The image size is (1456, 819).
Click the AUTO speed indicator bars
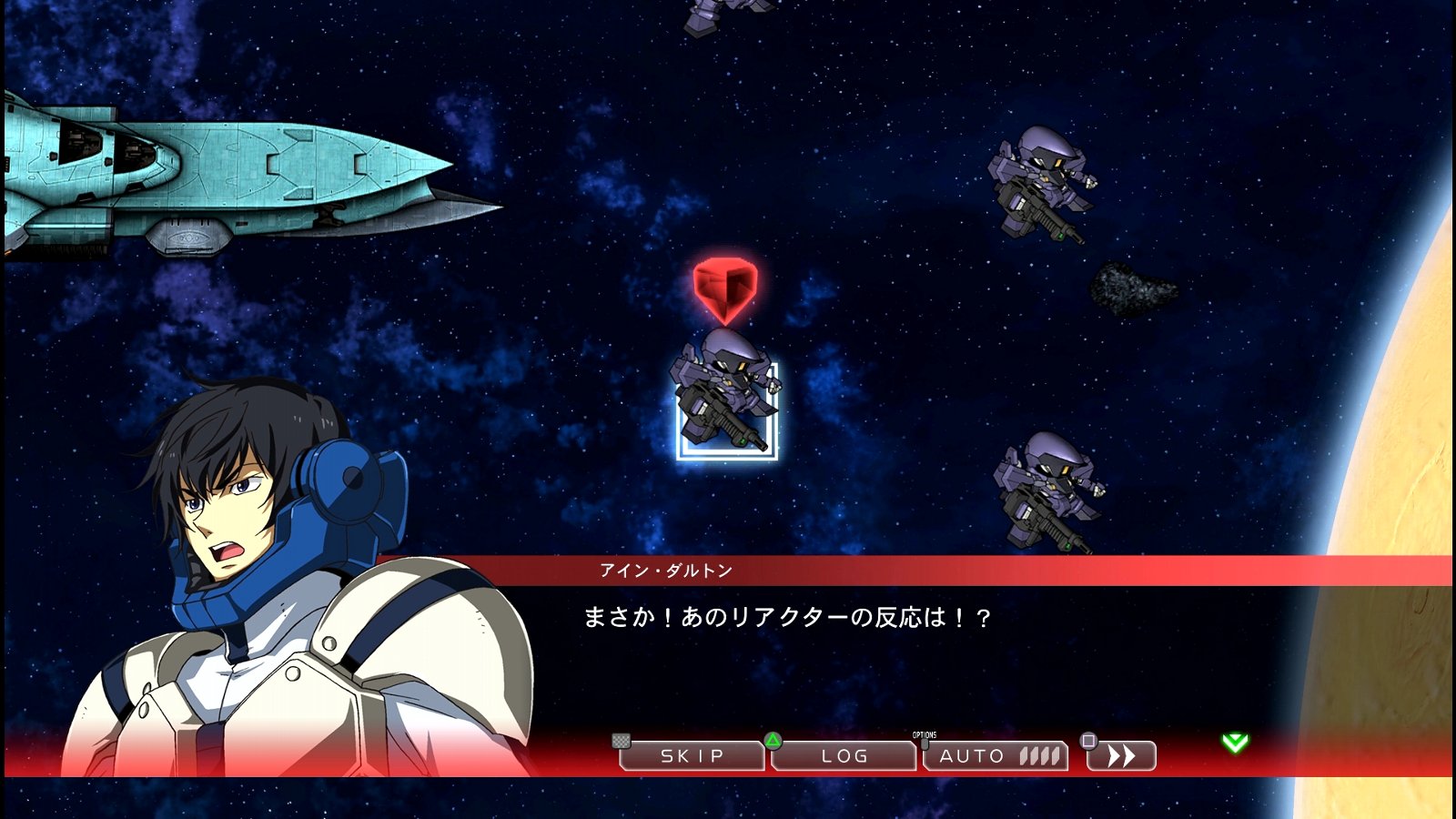tap(1037, 754)
